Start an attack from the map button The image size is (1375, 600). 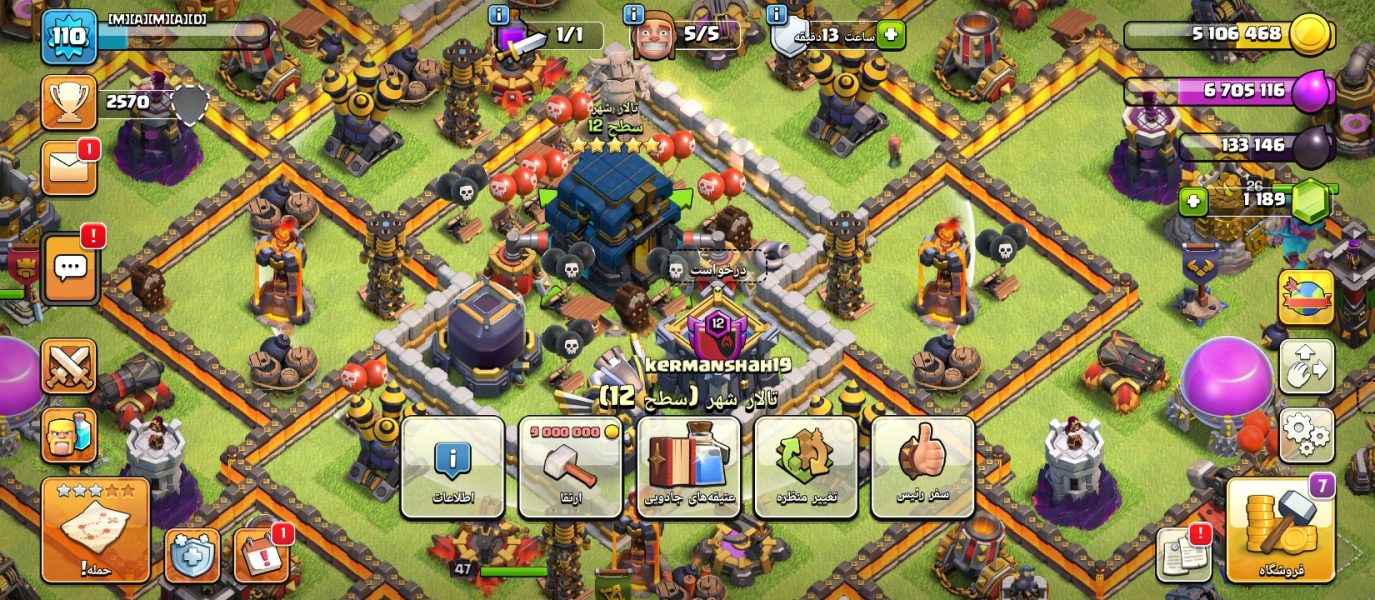96,530
